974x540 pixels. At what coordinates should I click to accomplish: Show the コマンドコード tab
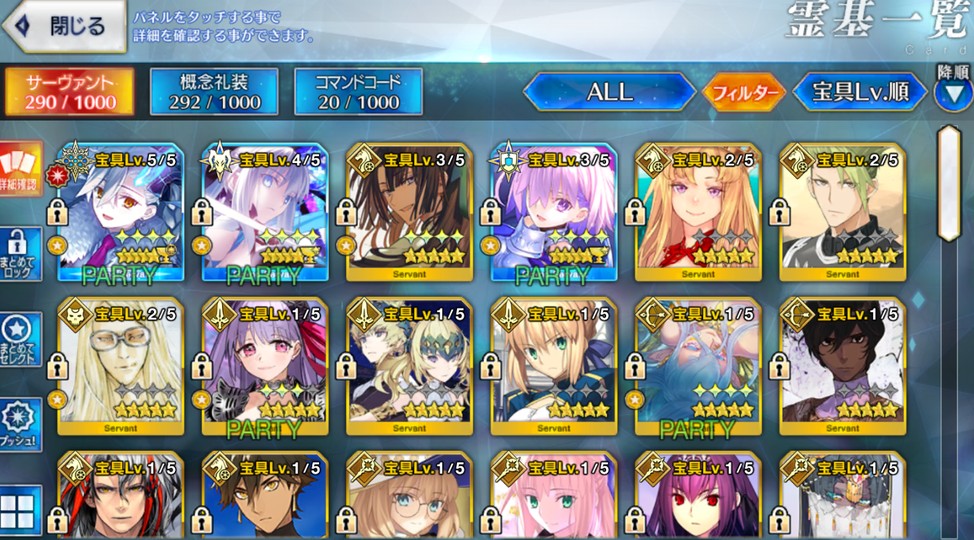click(358, 92)
